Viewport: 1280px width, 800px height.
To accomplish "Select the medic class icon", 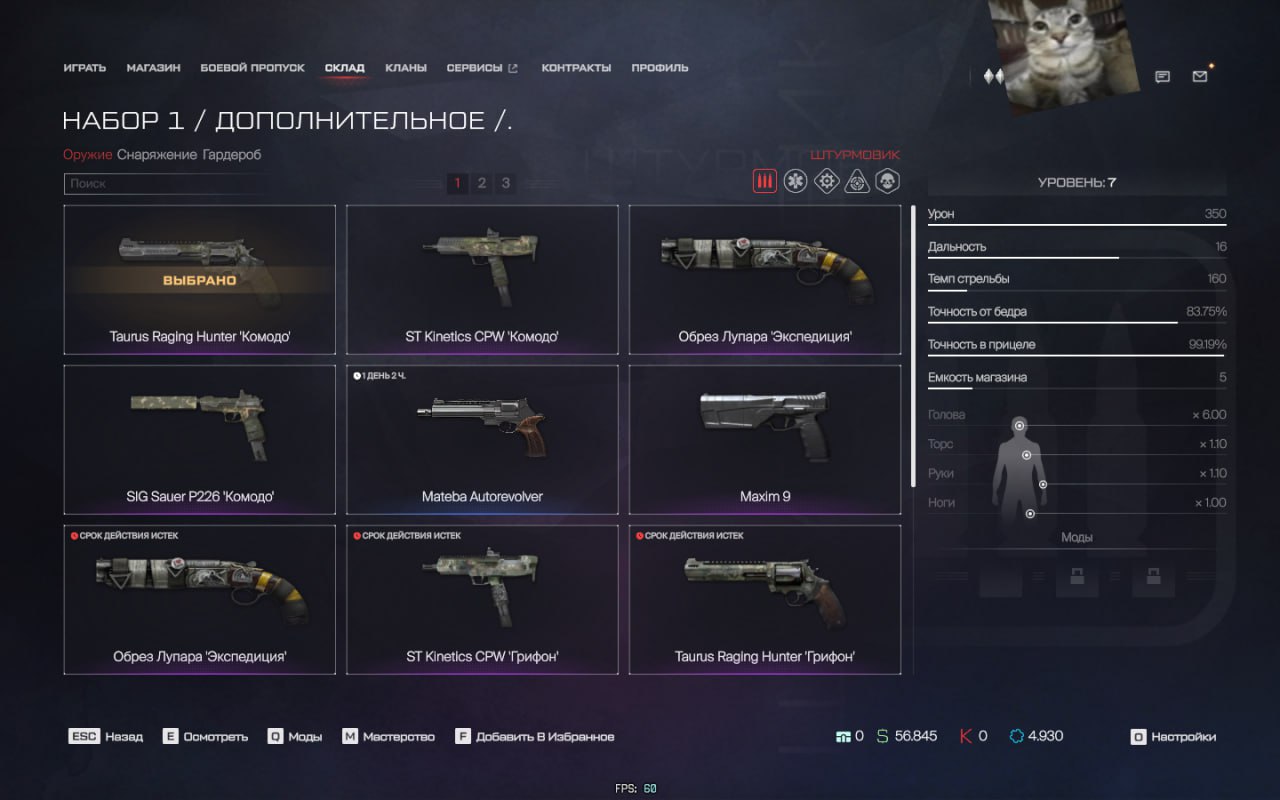I will click(795, 181).
